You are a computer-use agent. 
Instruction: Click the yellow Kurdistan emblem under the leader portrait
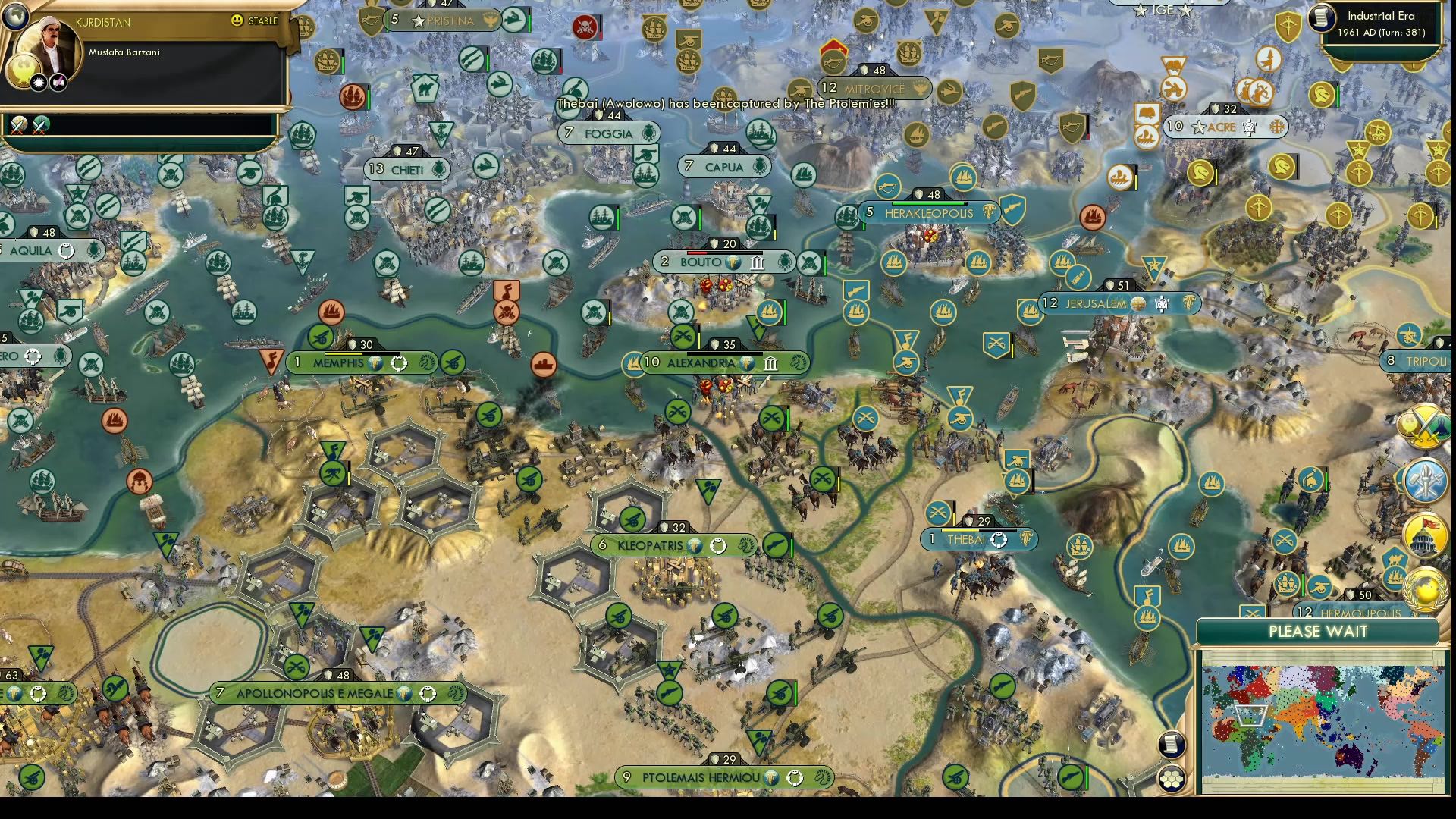point(24,71)
